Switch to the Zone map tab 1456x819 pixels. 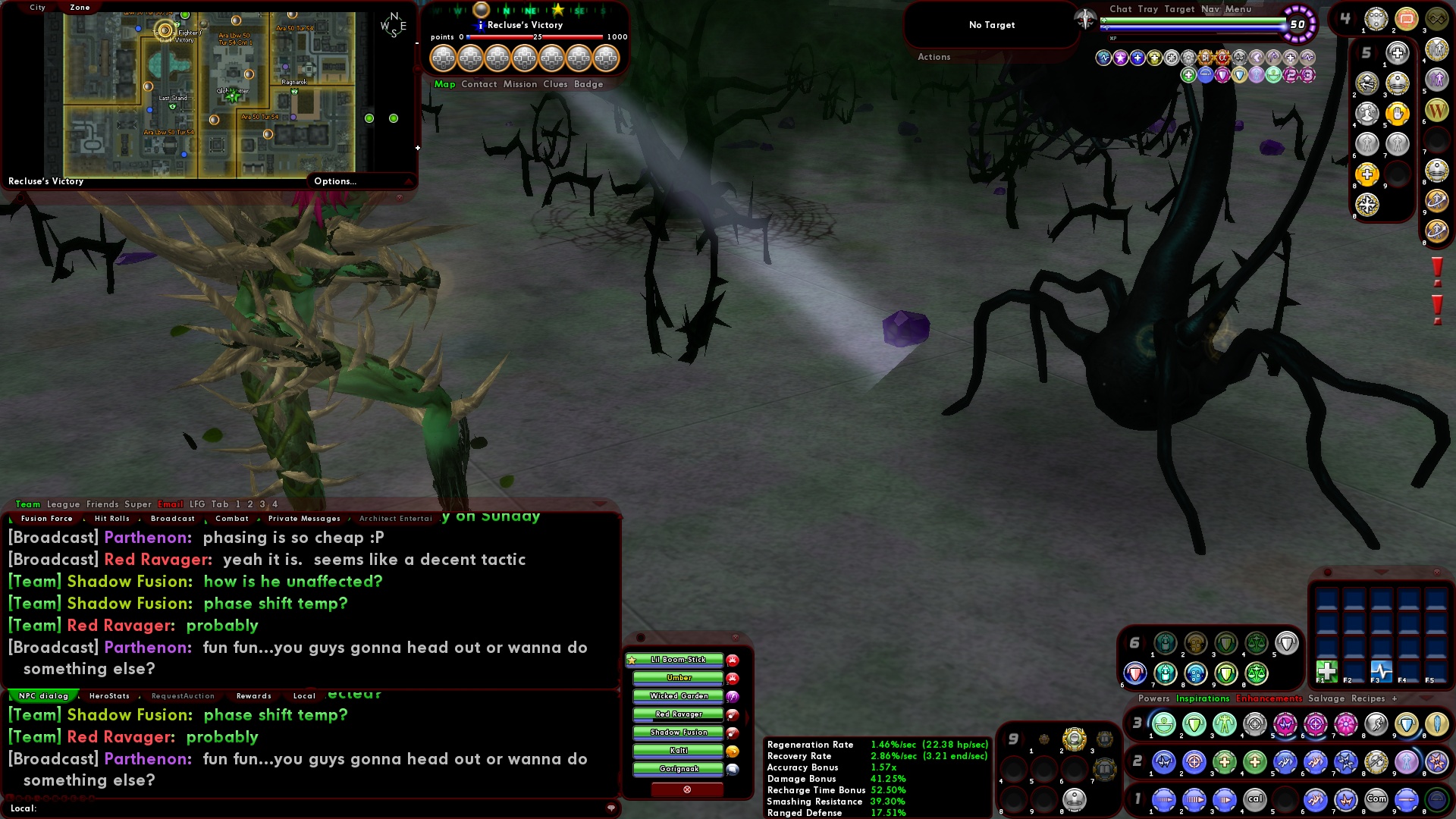pos(79,7)
